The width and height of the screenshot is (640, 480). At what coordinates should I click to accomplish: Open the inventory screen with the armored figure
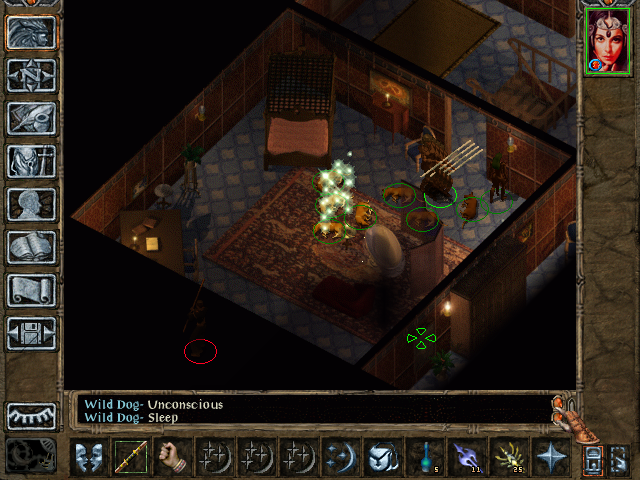pyautogui.click(x=32, y=161)
